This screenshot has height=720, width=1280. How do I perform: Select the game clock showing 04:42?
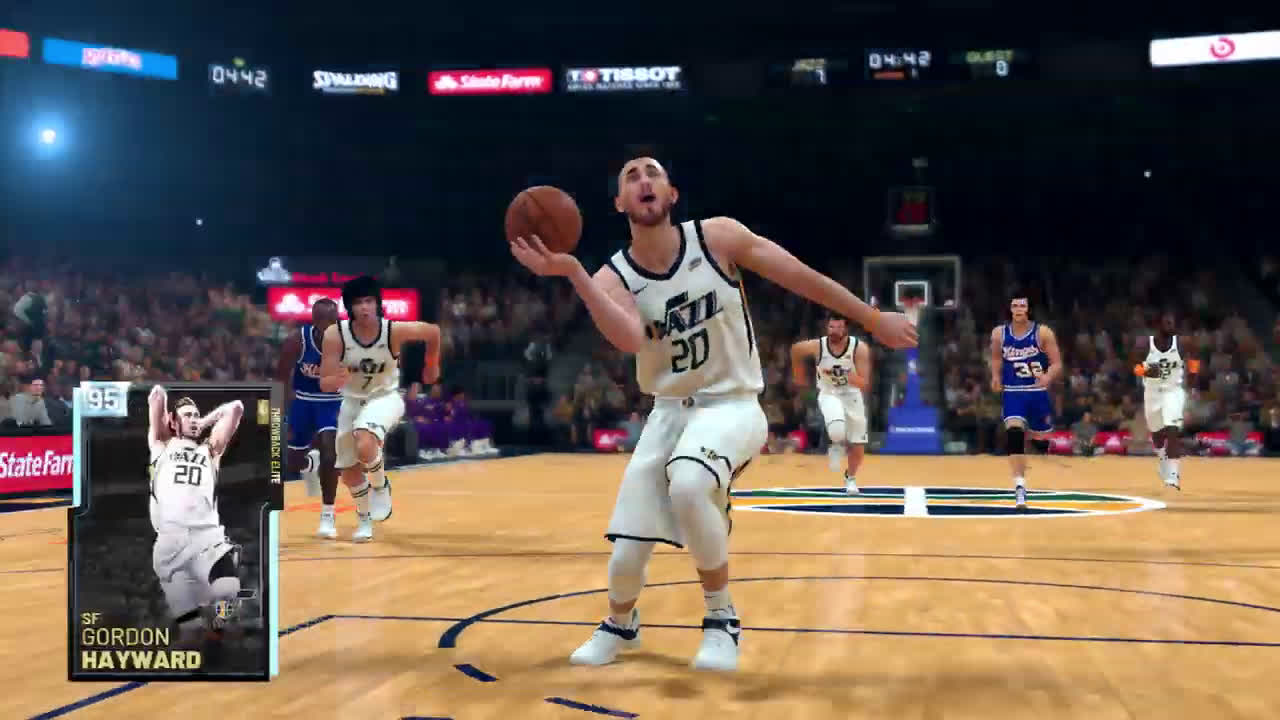898,58
